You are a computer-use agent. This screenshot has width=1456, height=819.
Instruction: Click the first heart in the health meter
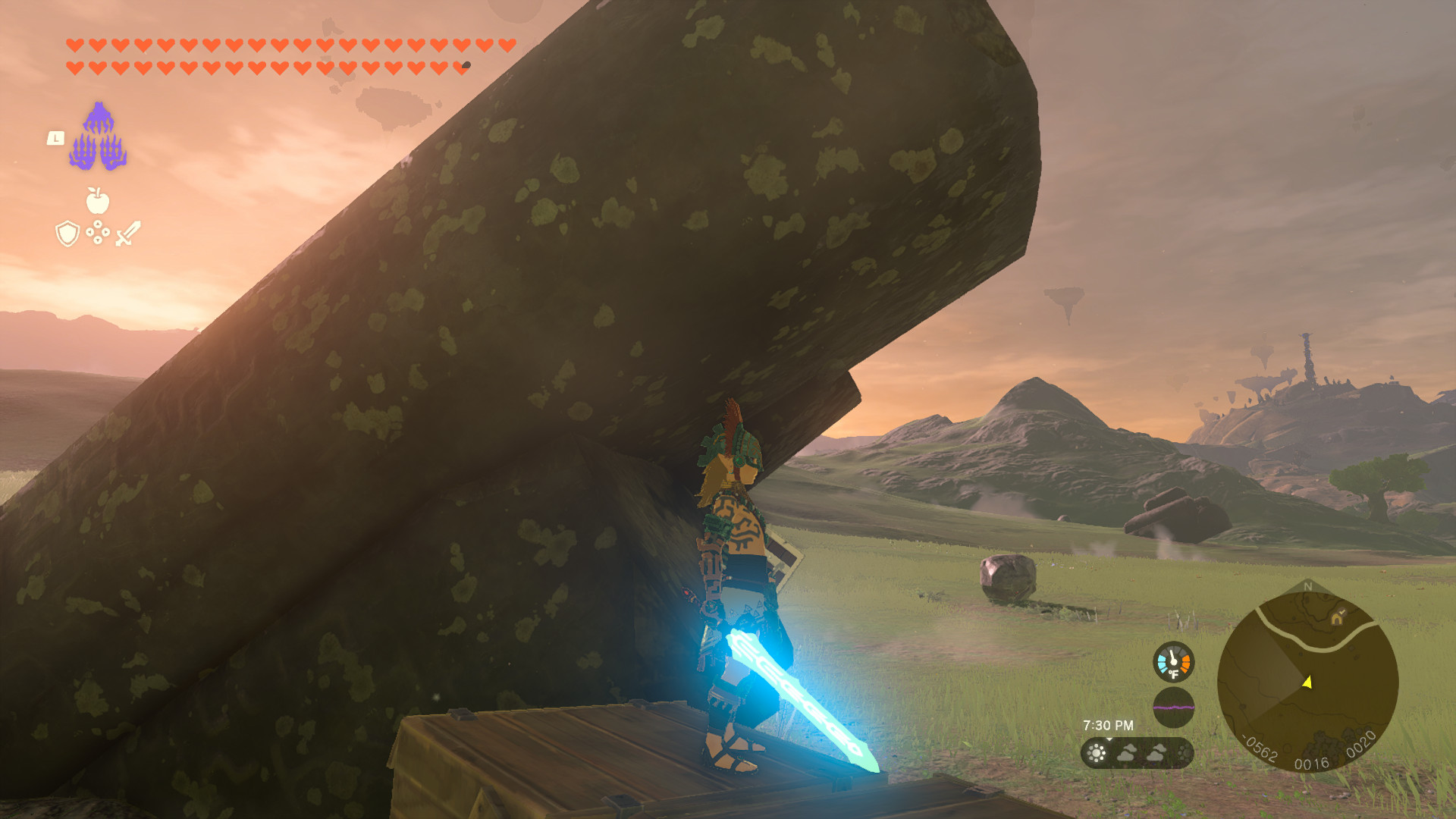pyautogui.click(x=74, y=44)
